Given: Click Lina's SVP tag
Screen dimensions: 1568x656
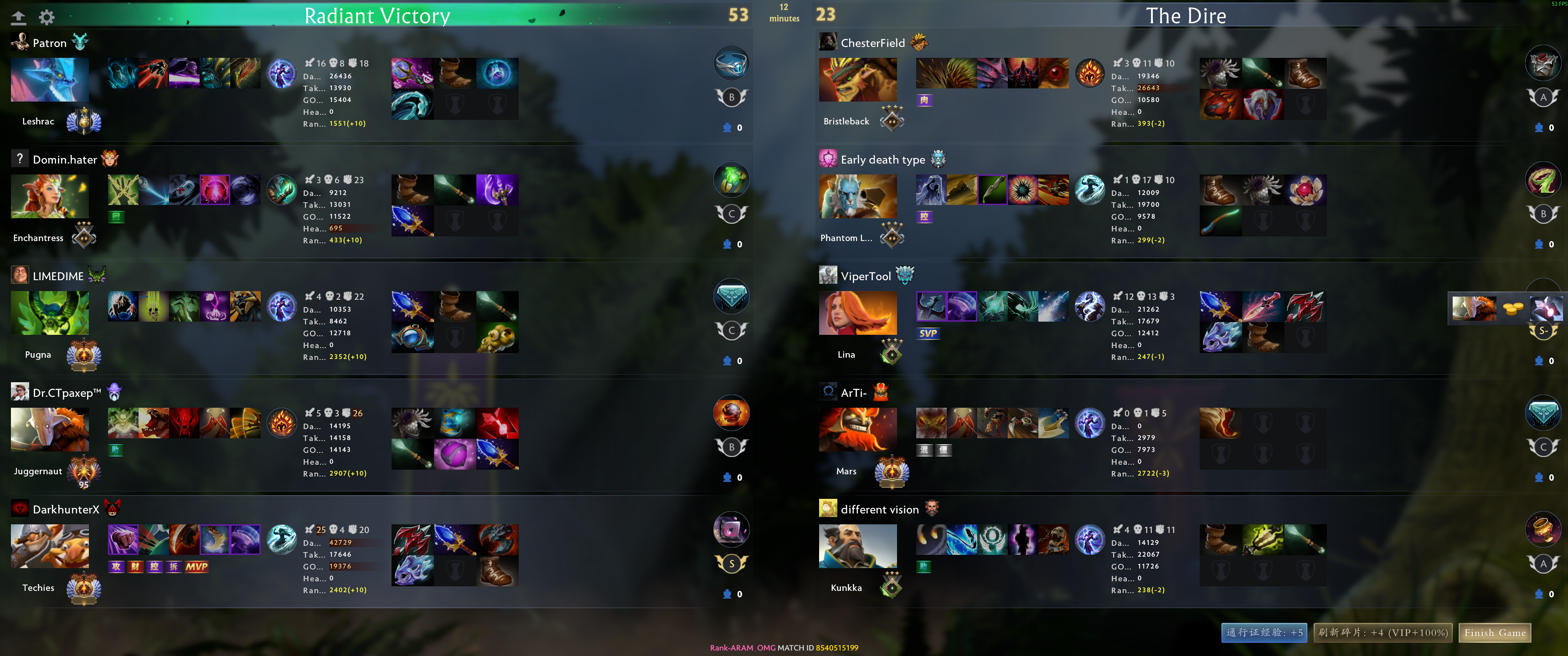Looking at the screenshot, I should click(x=929, y=333).
